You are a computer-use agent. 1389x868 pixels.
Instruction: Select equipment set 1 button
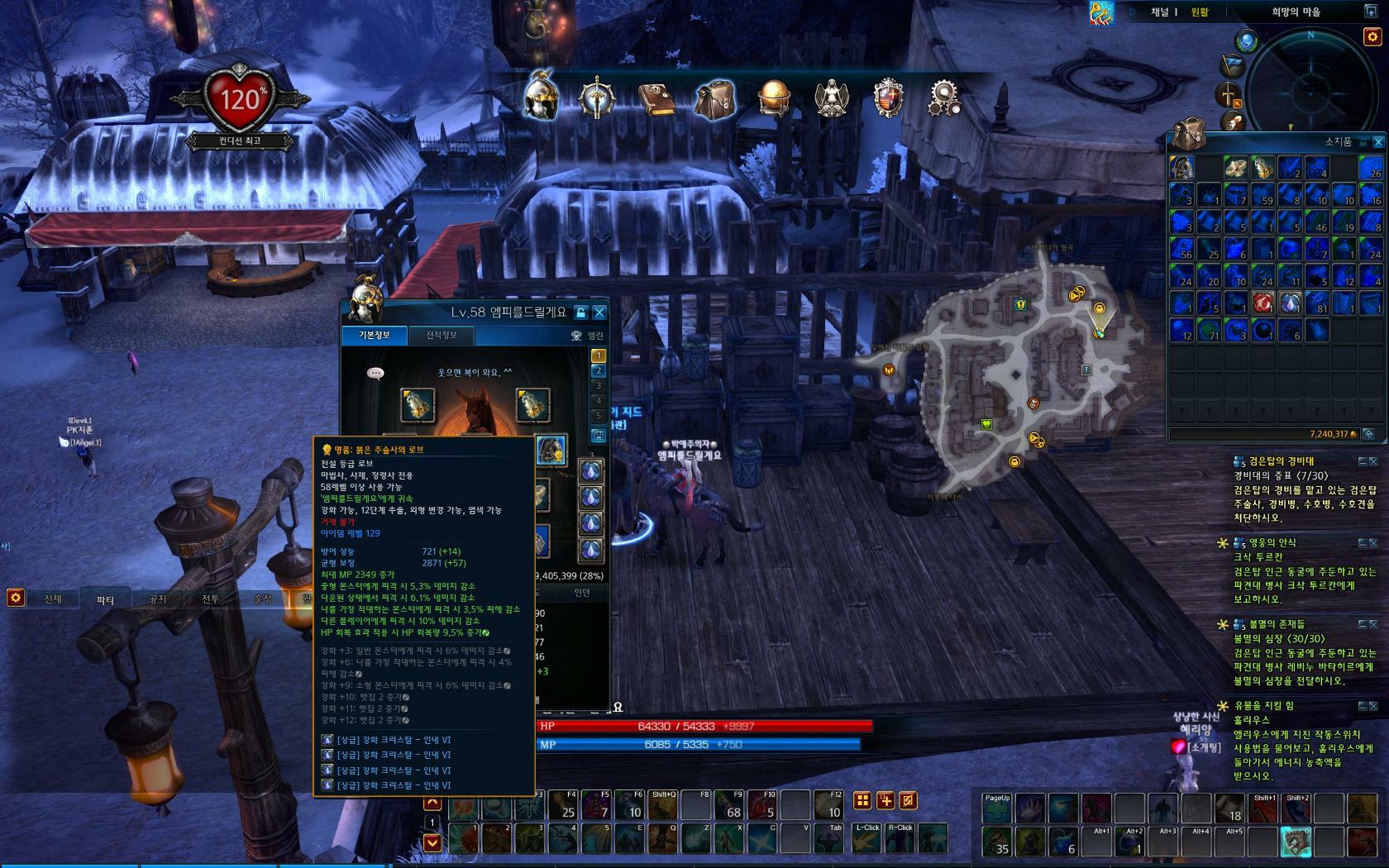(599, 356)
